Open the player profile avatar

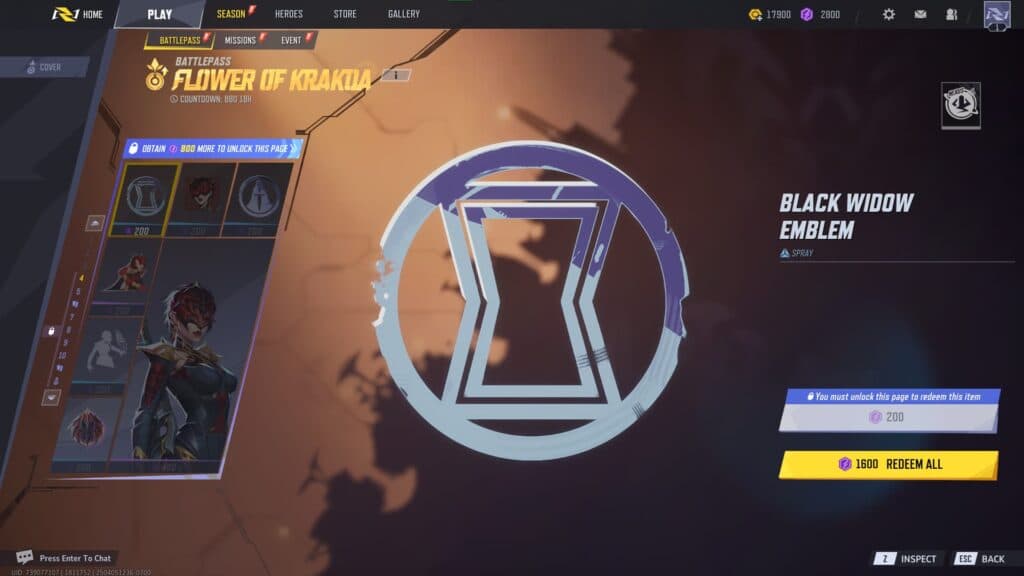(x=997, y=15)
